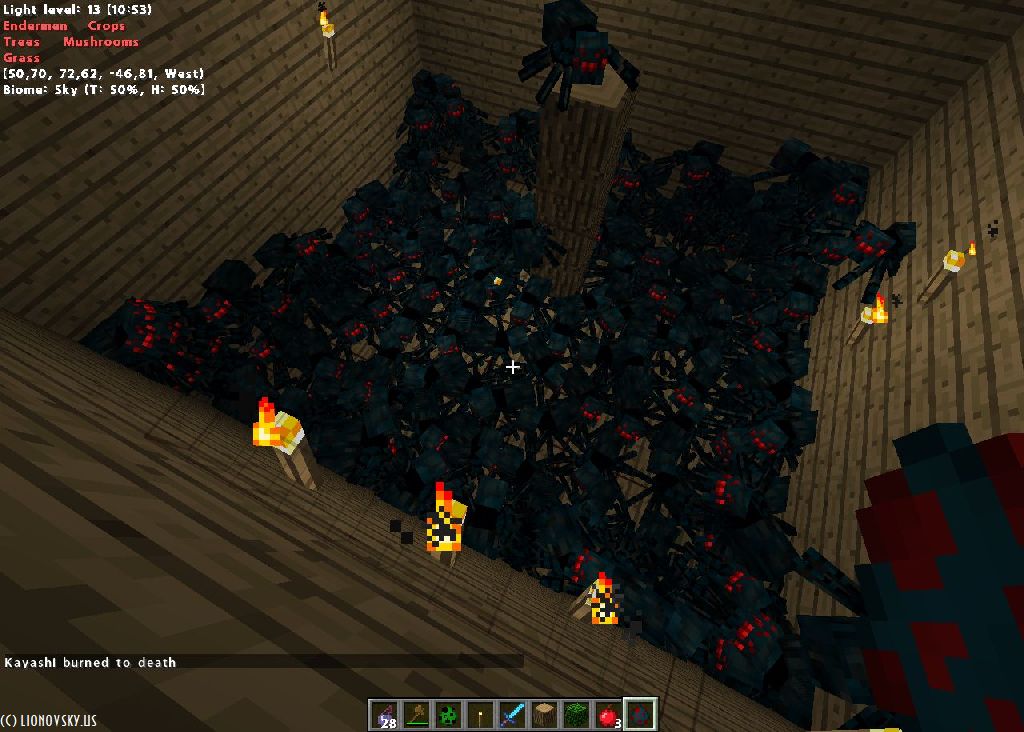1024x732 pixels.
Task: Select the torch hotbar slot
Action: (x=480, y=715)
